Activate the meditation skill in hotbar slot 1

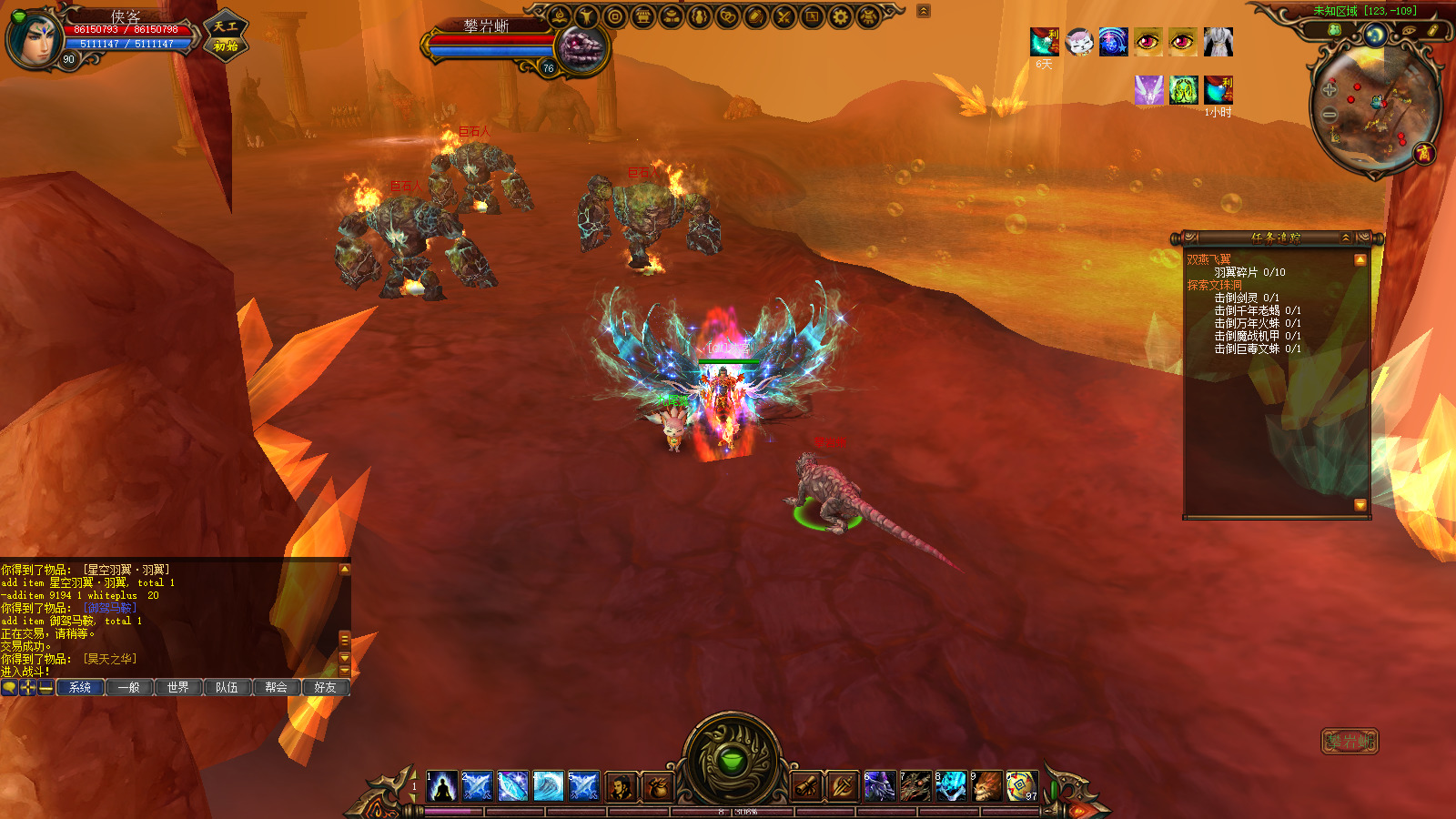442,786
